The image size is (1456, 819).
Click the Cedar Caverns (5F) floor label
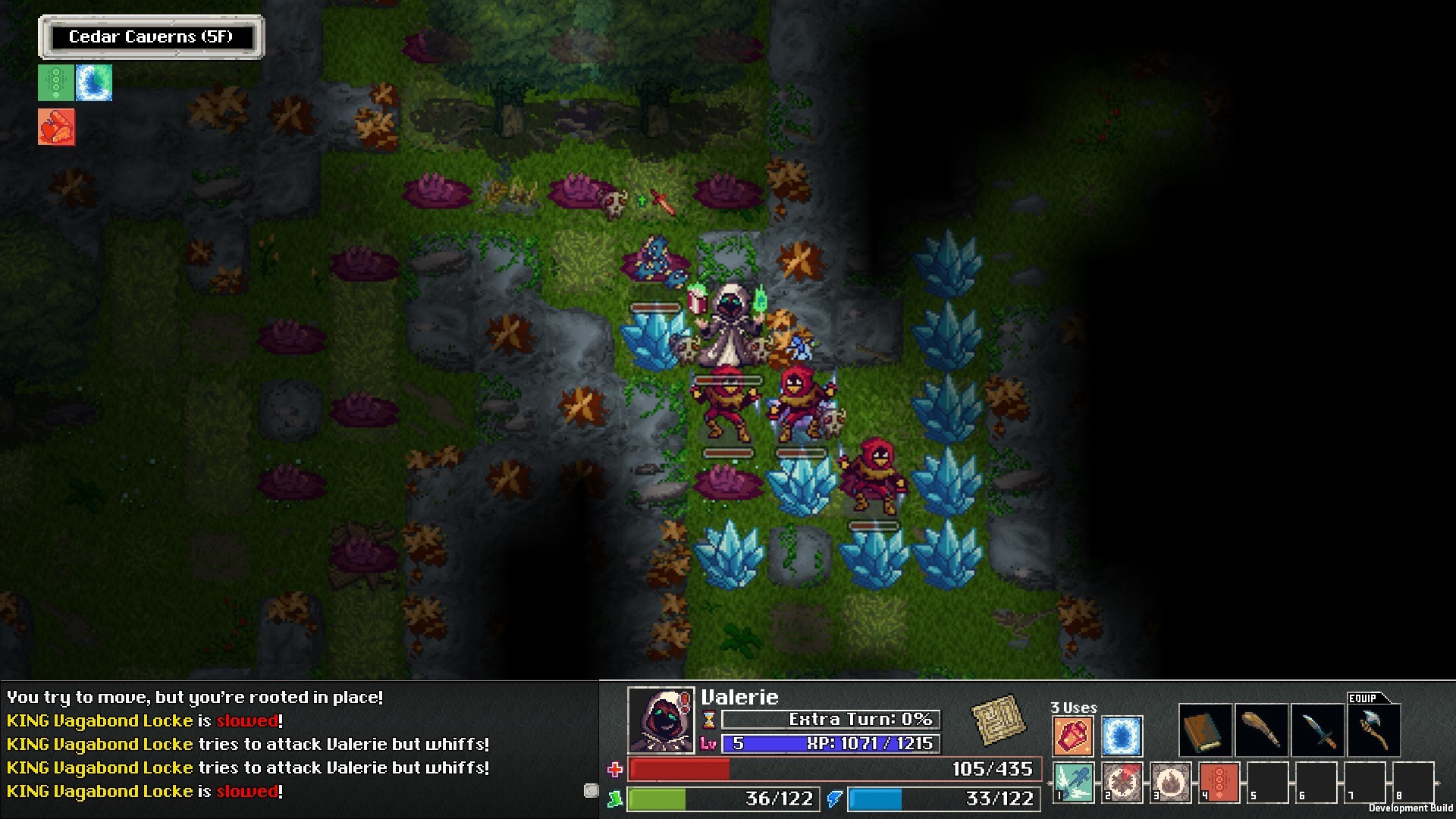(x=152, y=35)
